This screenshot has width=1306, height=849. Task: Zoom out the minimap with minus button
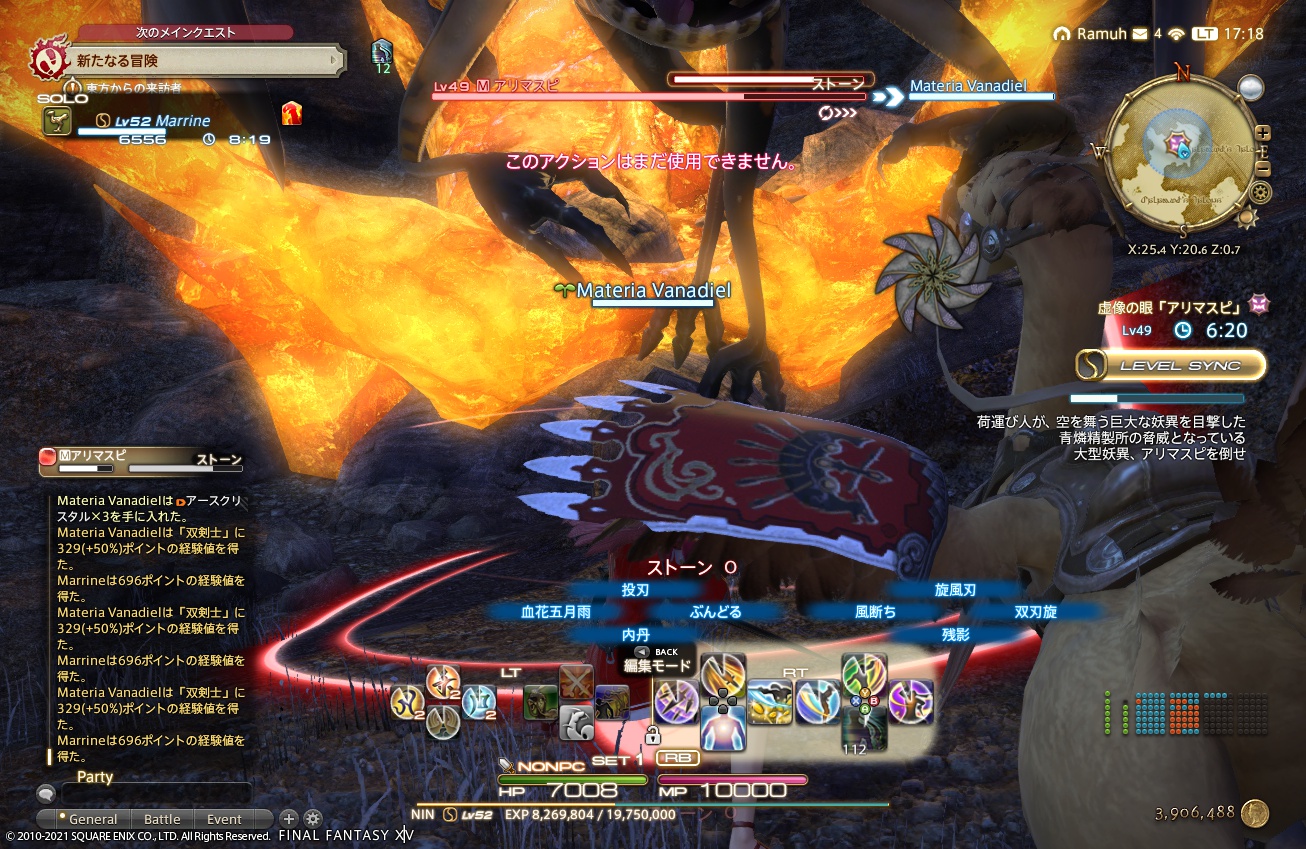click(1263, 168)
